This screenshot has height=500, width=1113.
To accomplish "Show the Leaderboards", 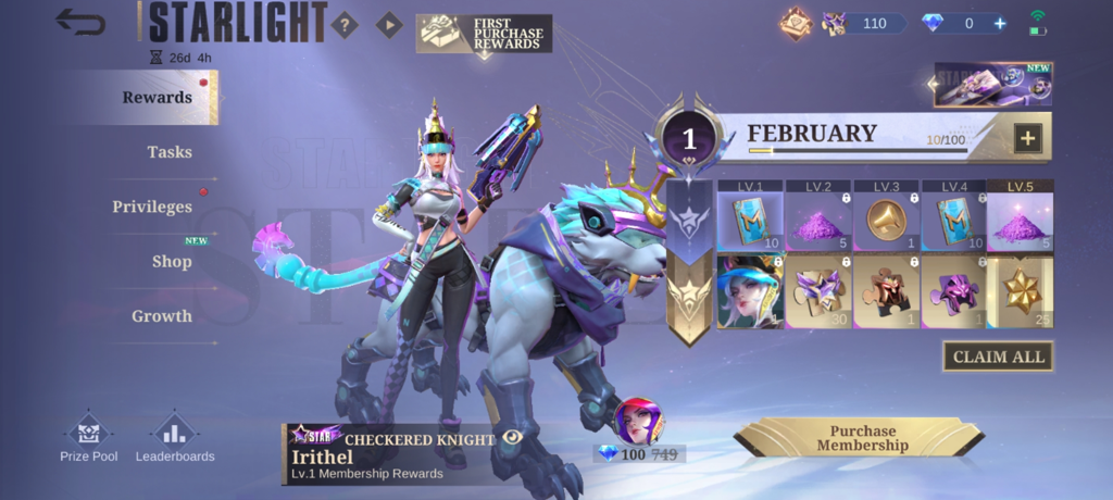I will click(175, 438).
